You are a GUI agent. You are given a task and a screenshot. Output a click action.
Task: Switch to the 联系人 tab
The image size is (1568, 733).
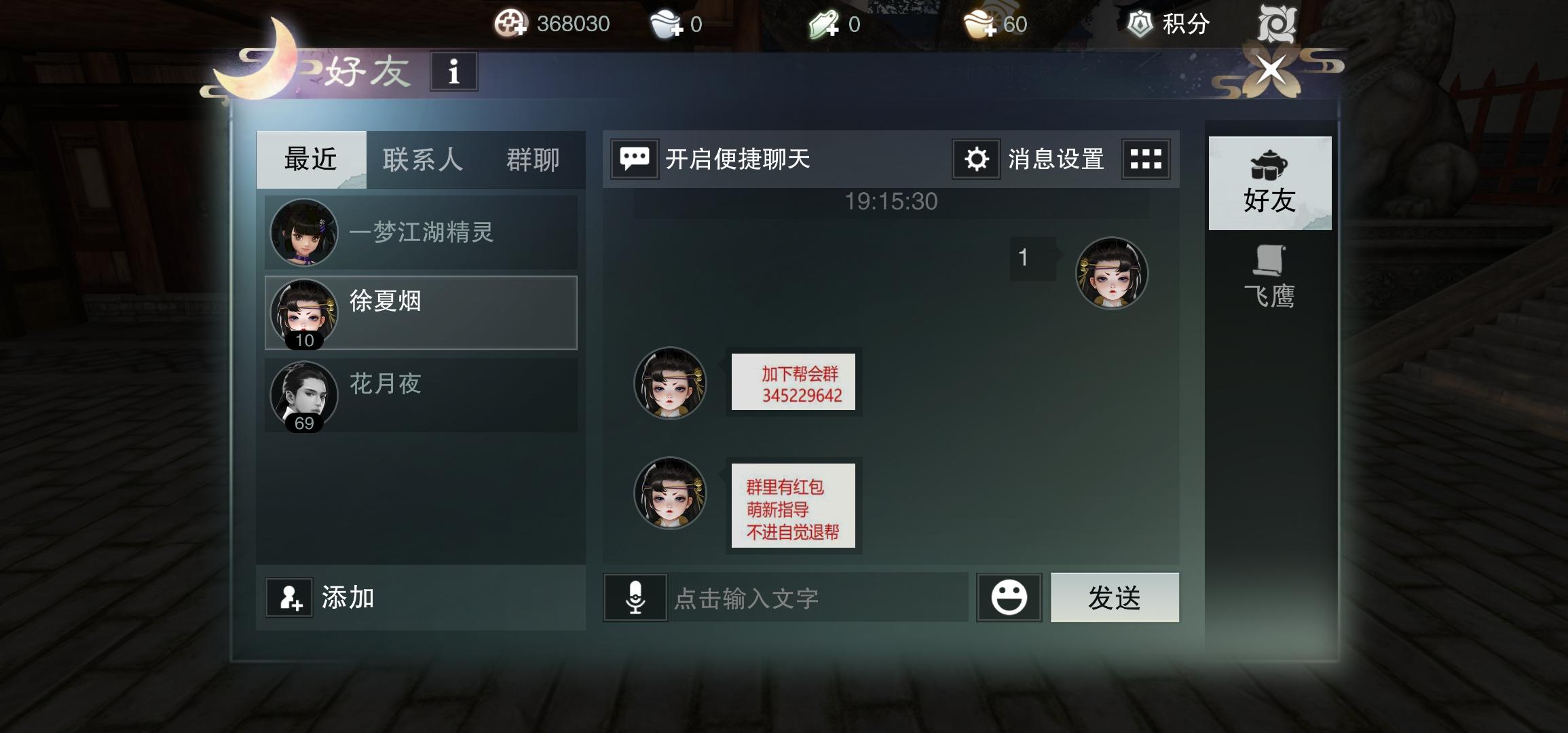pyautogui.click(x=422, y=159)
